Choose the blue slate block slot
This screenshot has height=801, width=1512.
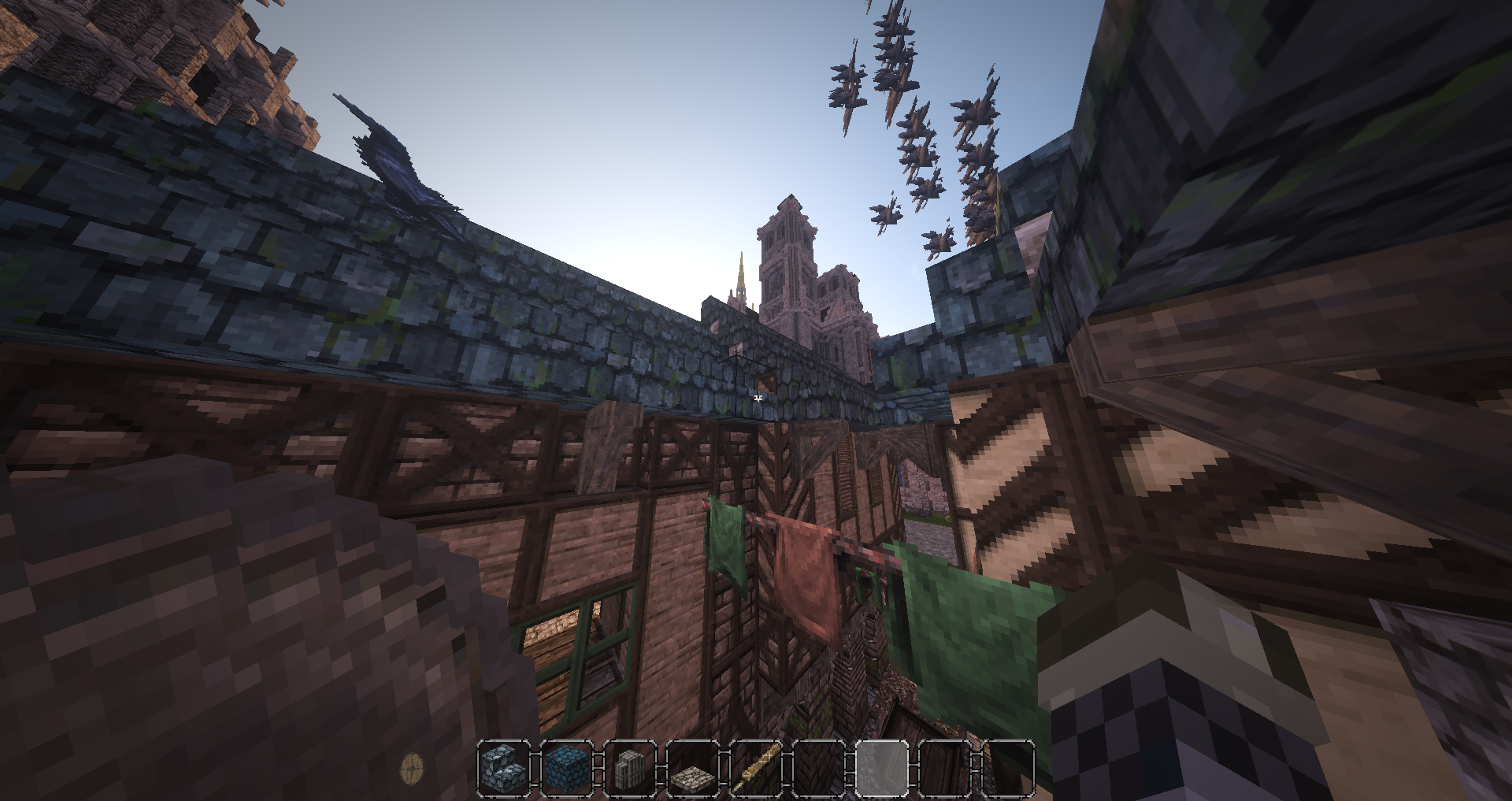pos(567,768)
